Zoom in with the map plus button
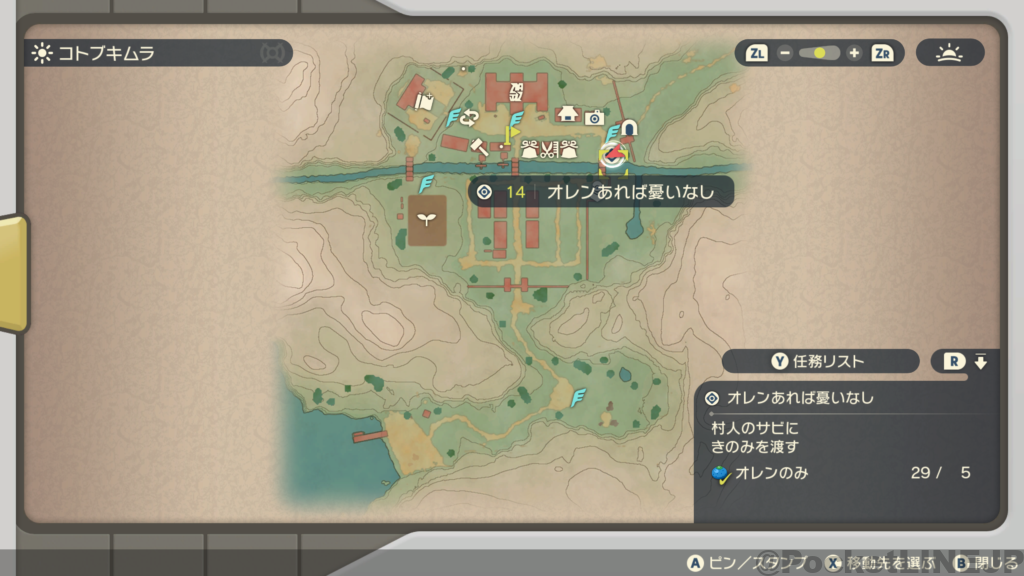1024x576 pixels. [853, 53]
